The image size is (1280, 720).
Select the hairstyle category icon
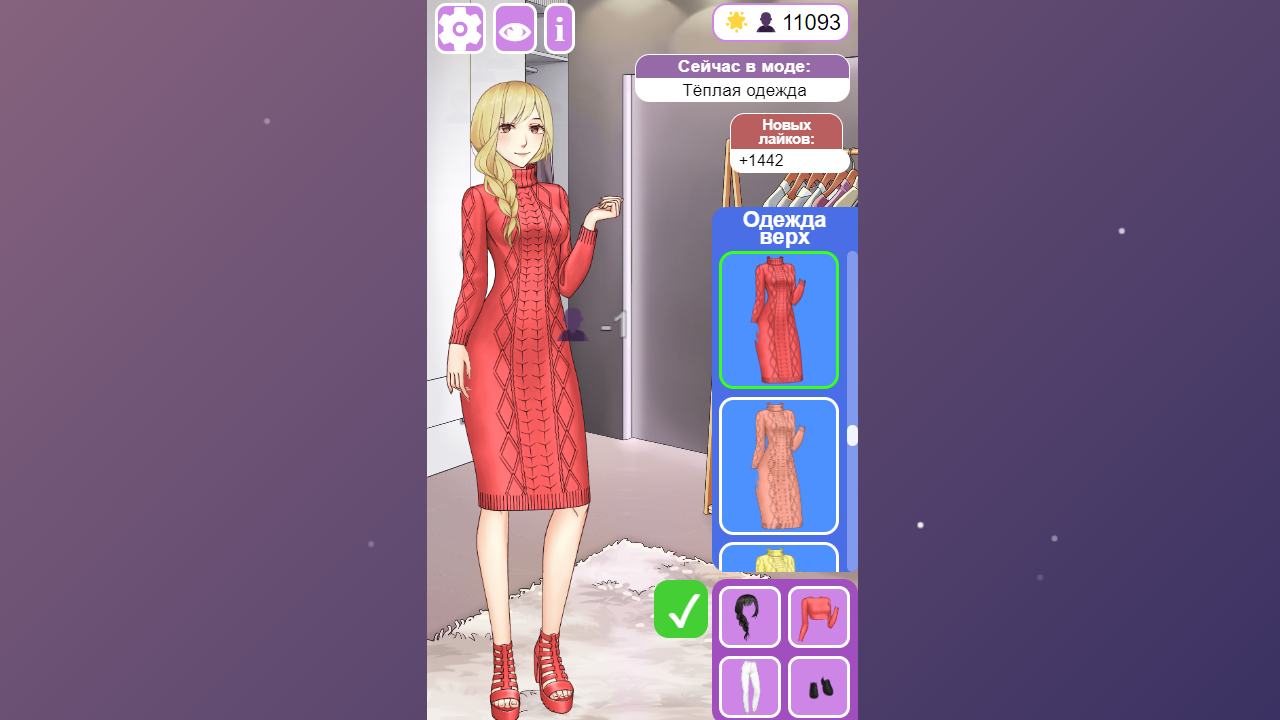(x=749, y=616)
